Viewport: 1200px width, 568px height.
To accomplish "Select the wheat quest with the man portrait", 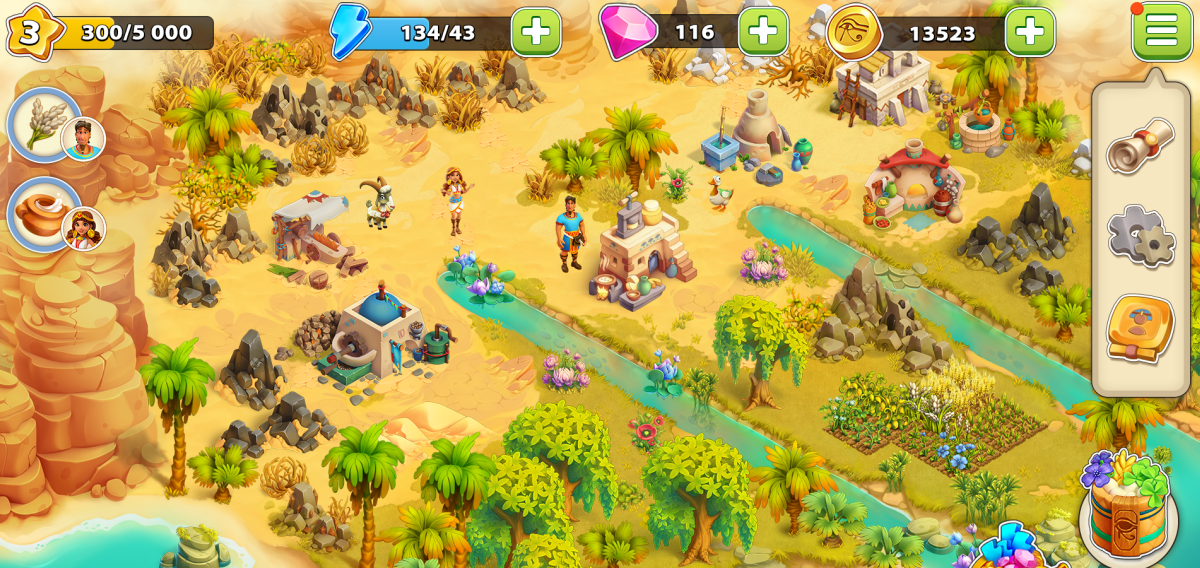I will coord(46,126).
